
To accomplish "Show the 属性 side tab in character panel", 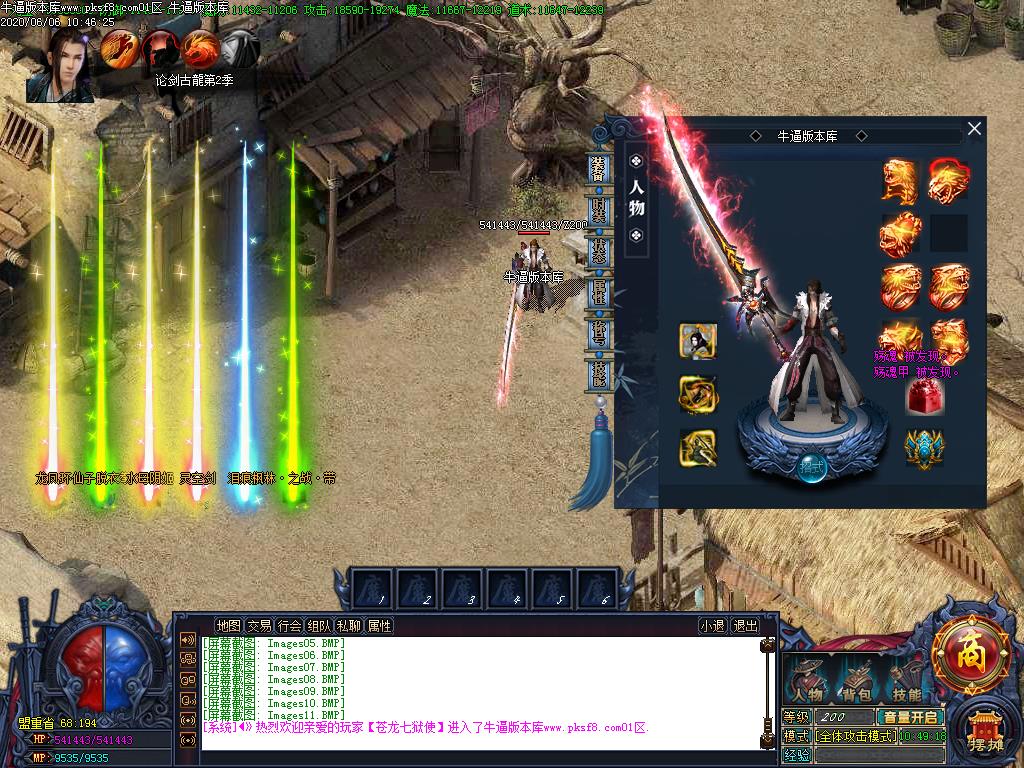I will click(x=599, y=292).
